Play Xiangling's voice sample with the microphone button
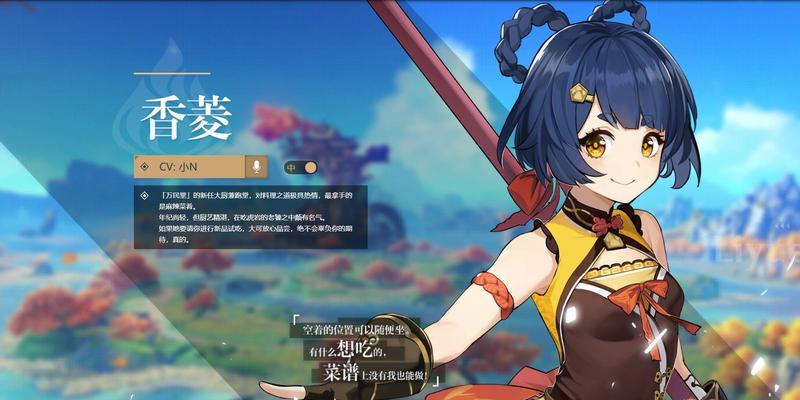This screenshot has width=800, height=400. 257,167
